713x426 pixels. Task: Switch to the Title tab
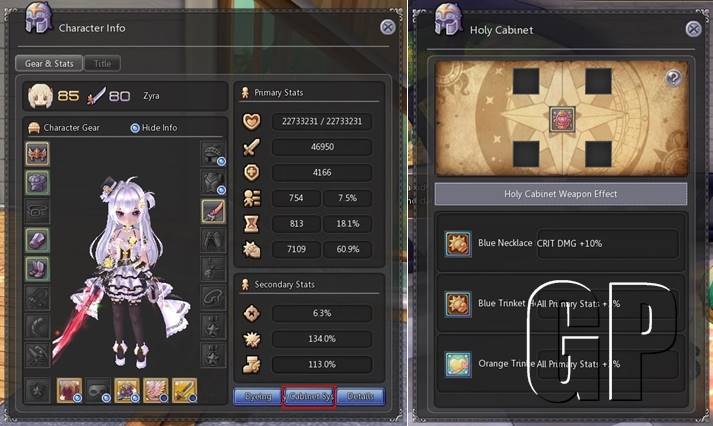tap(102, 63)
